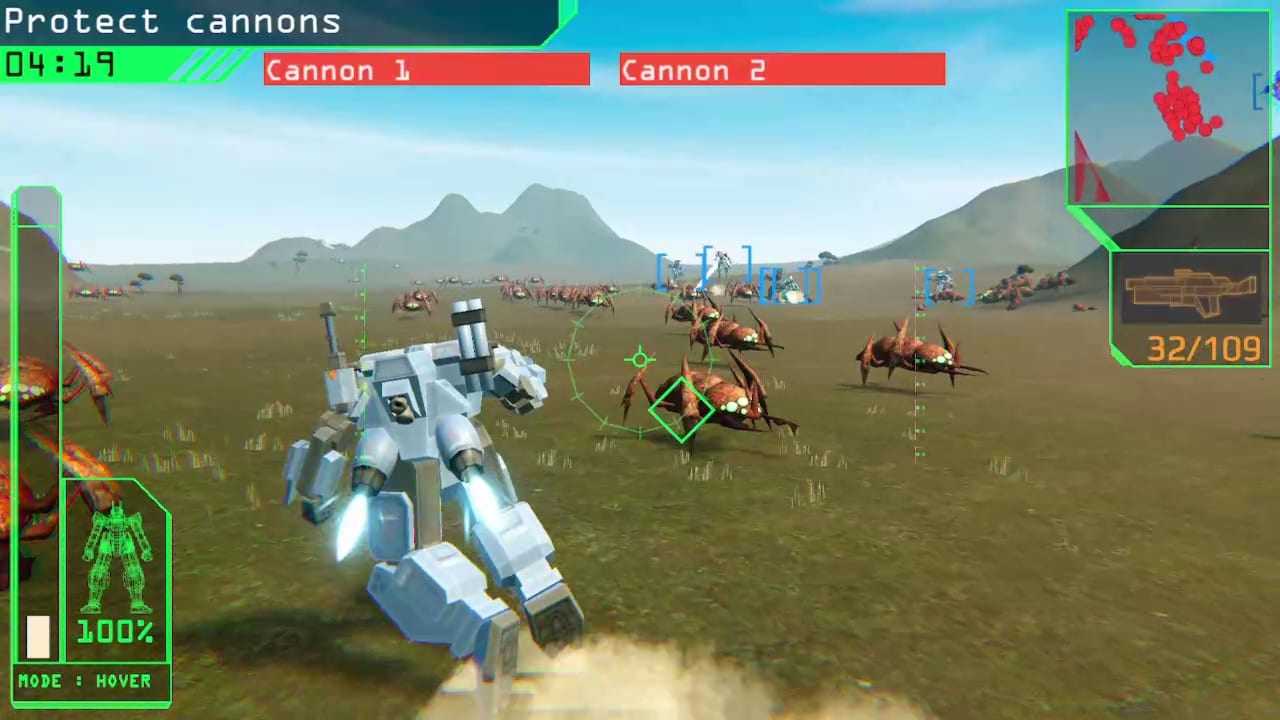Viewport: 1280px width, 720px height.
Task: Click the diamond lock-on marker on the enemy bug
Action: (x=683, y=408)
